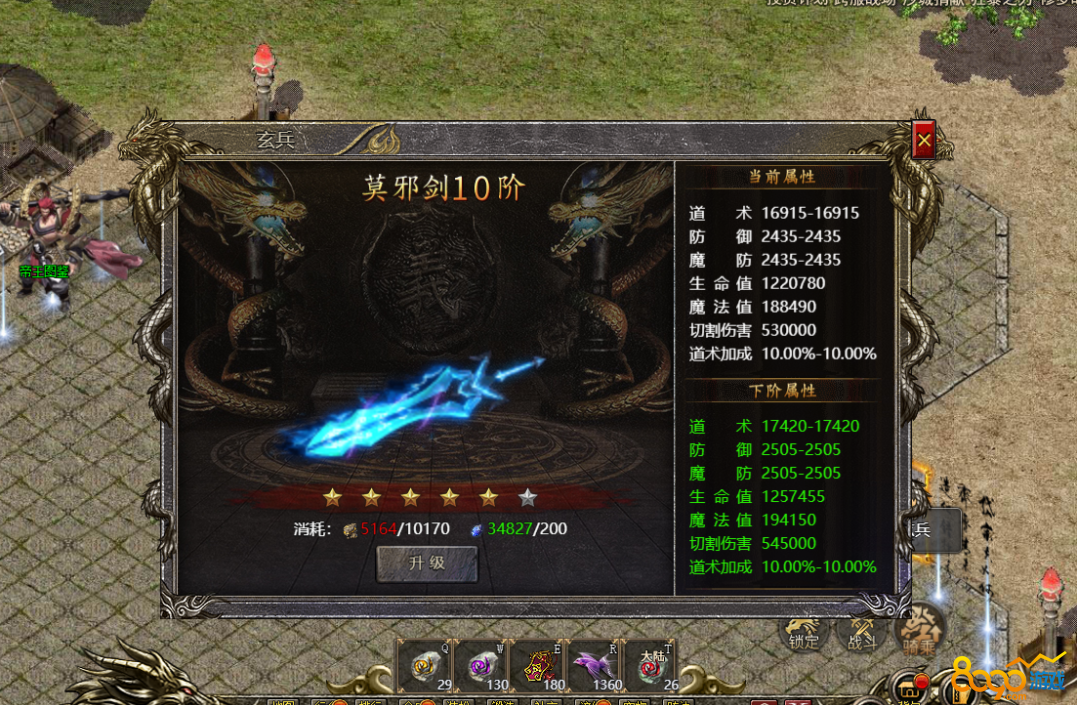
Task: Click the 升级 upgrade button
Action: tap(427, 563)
